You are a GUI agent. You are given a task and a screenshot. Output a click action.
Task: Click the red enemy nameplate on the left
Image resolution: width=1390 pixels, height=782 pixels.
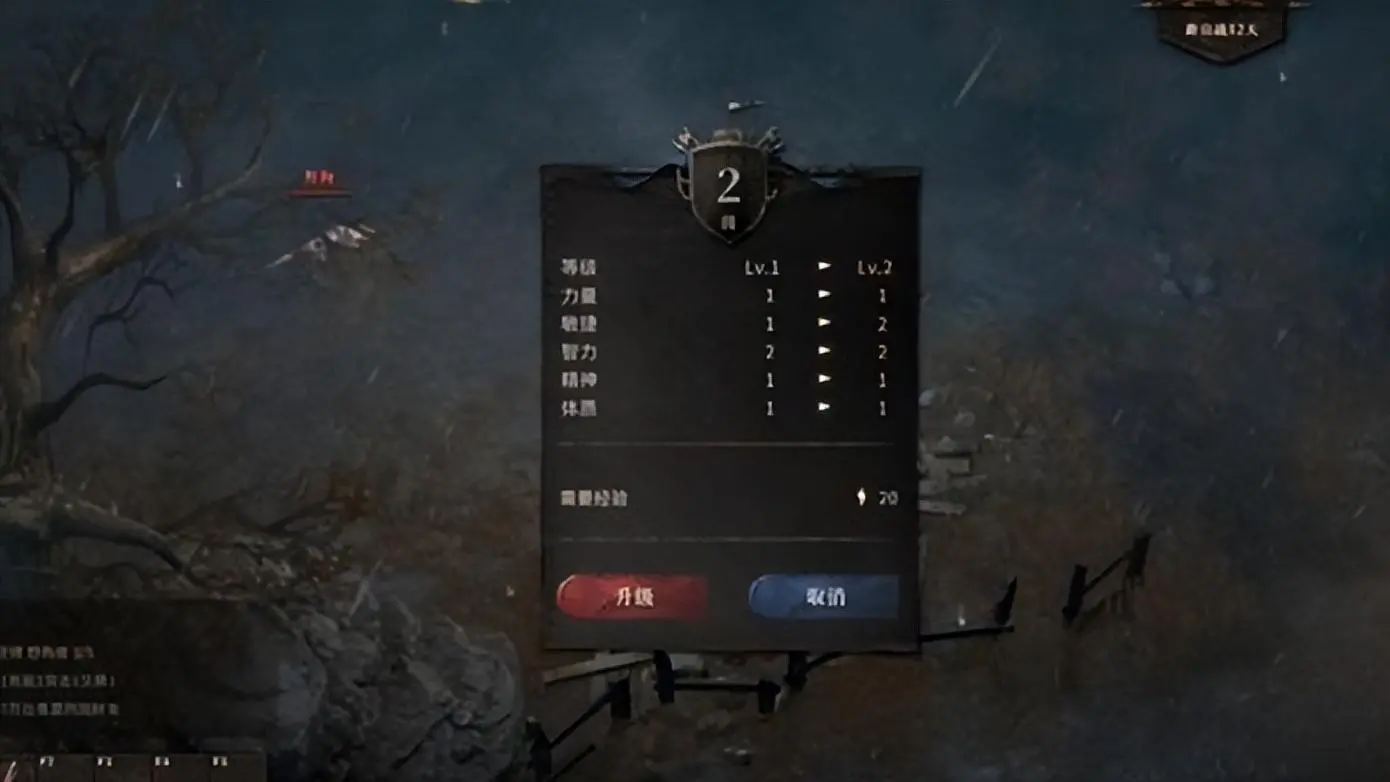click(322, 177)
